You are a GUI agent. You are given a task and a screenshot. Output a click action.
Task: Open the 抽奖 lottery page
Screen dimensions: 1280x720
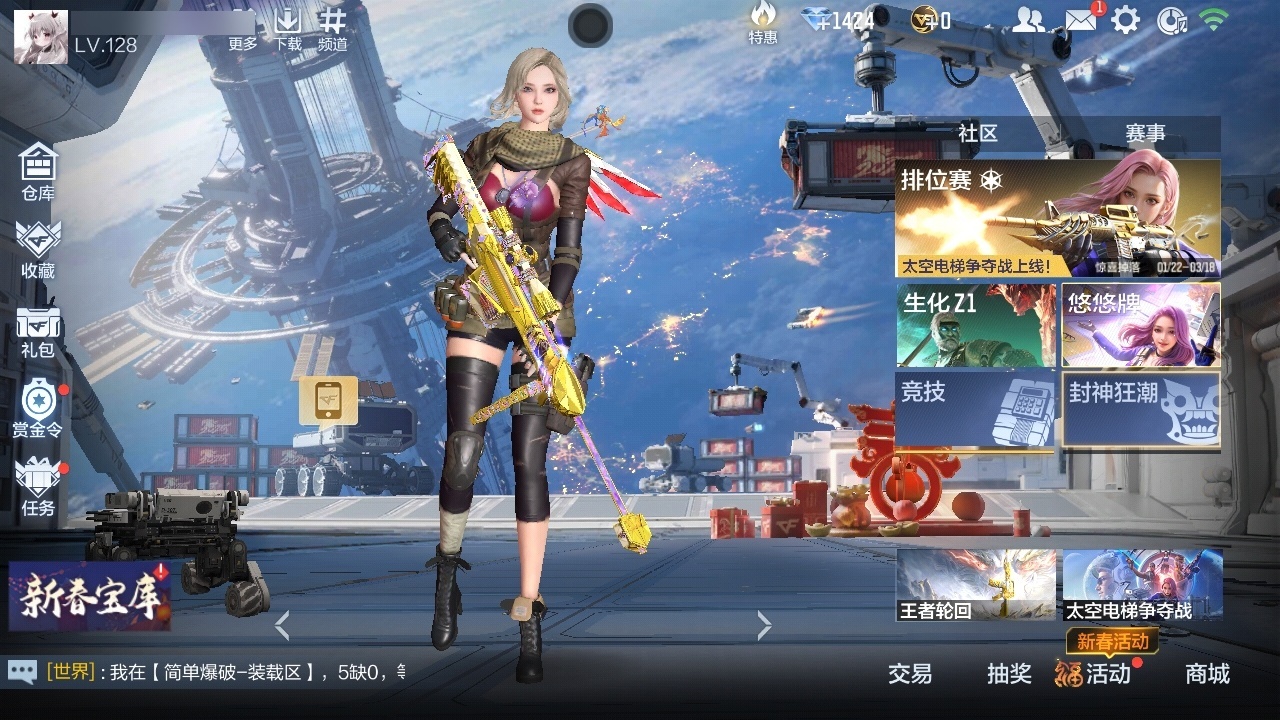pos(1008,674)
